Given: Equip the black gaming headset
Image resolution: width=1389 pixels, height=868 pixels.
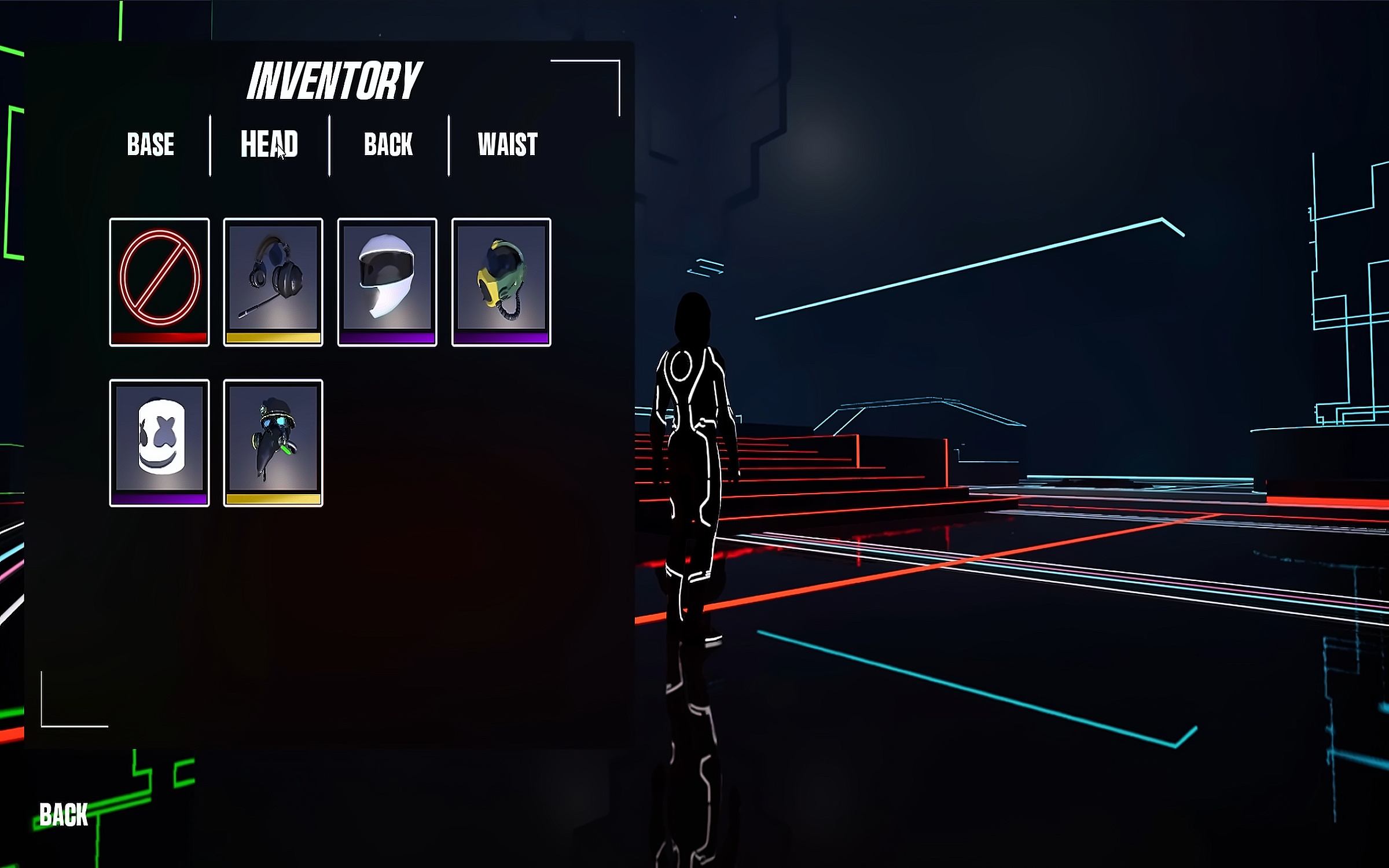Looking at the screenshot, I should pos(273,282).
